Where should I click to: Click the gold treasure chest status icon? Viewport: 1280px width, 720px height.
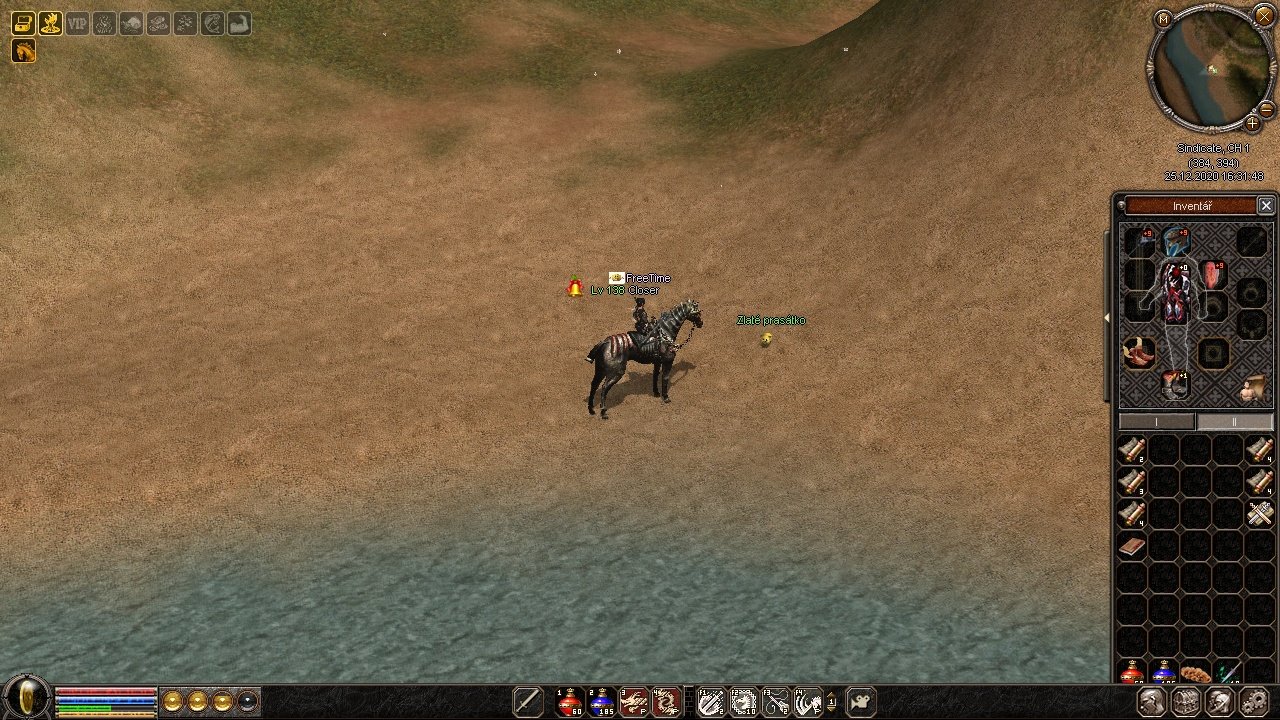(x=23, y=23)
